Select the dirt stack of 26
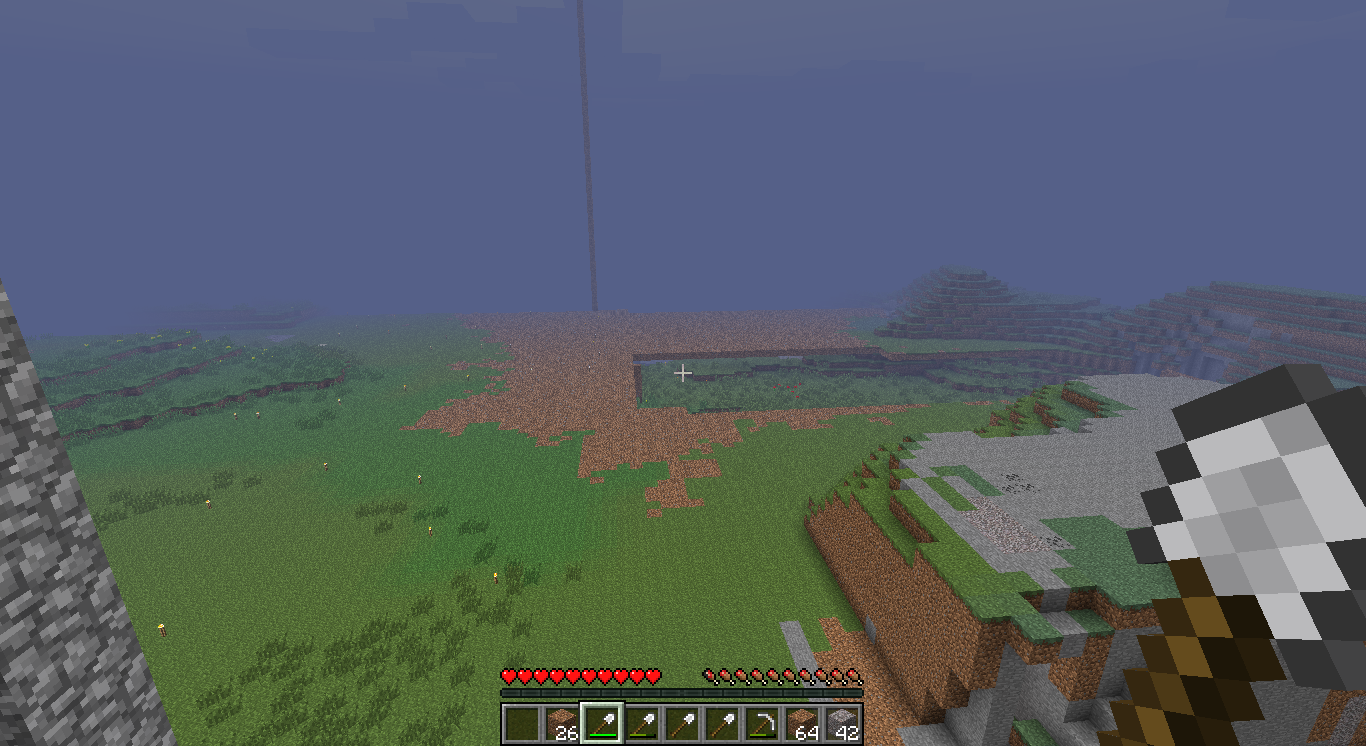Viewport: 1366px width, 746px height. point(561,724)
